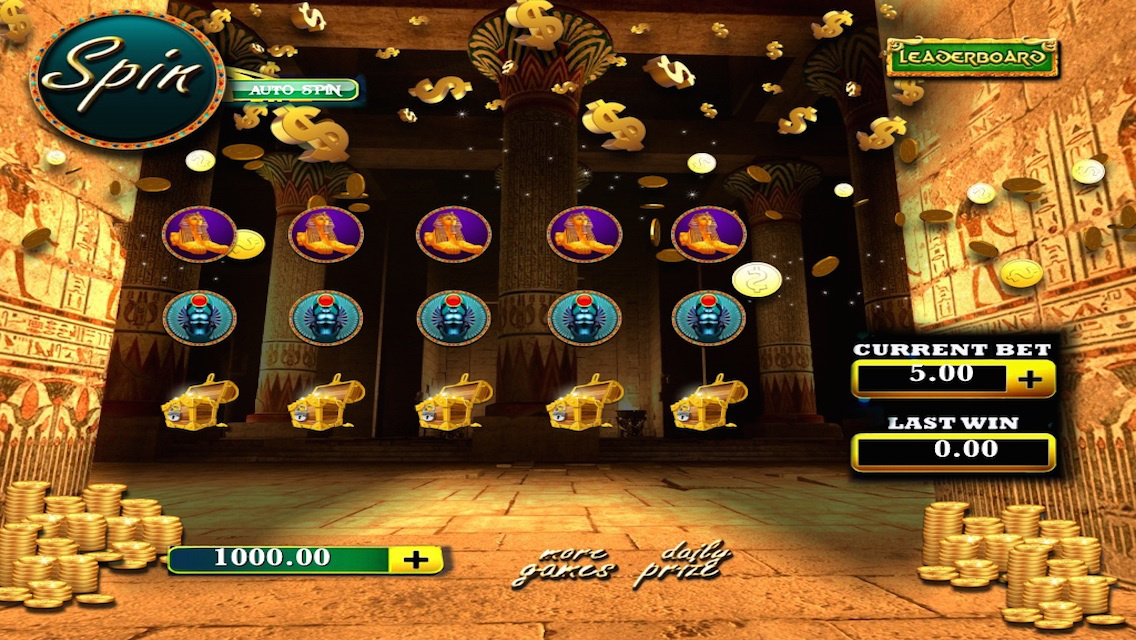This screenshot has height=640, width=1136.
Task: Hit the big Spin button
Action: (x=126, y=79)
